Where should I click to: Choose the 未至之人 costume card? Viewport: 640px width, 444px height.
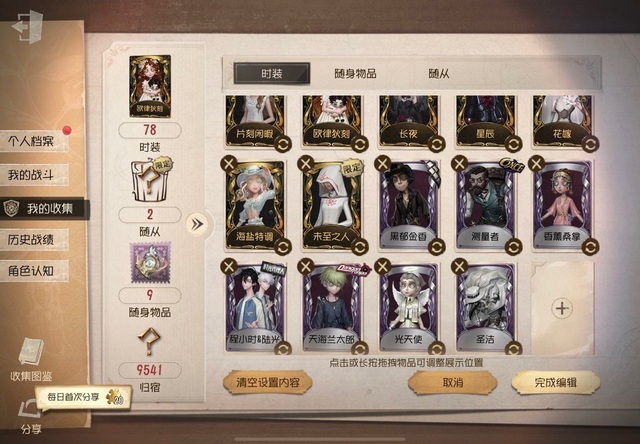click(x=335, y=203)
